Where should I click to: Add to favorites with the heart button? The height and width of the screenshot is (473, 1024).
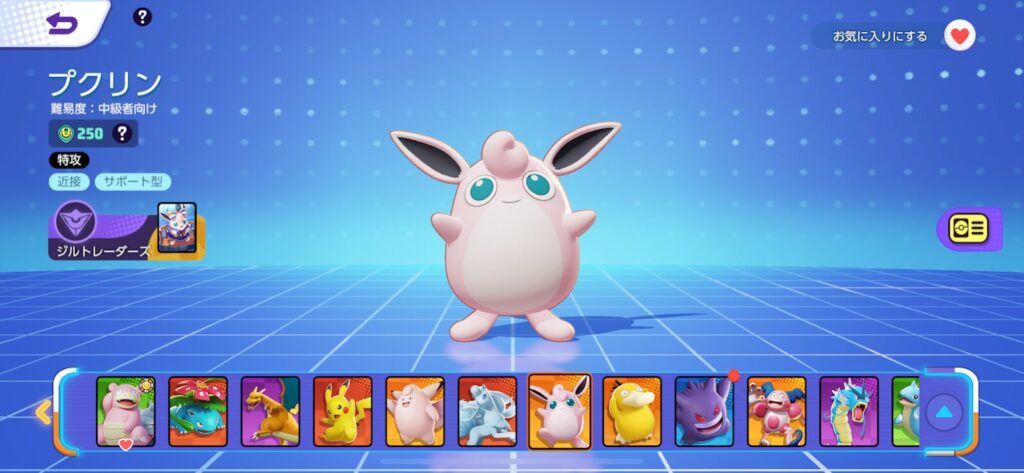click(x=959, y=36)
